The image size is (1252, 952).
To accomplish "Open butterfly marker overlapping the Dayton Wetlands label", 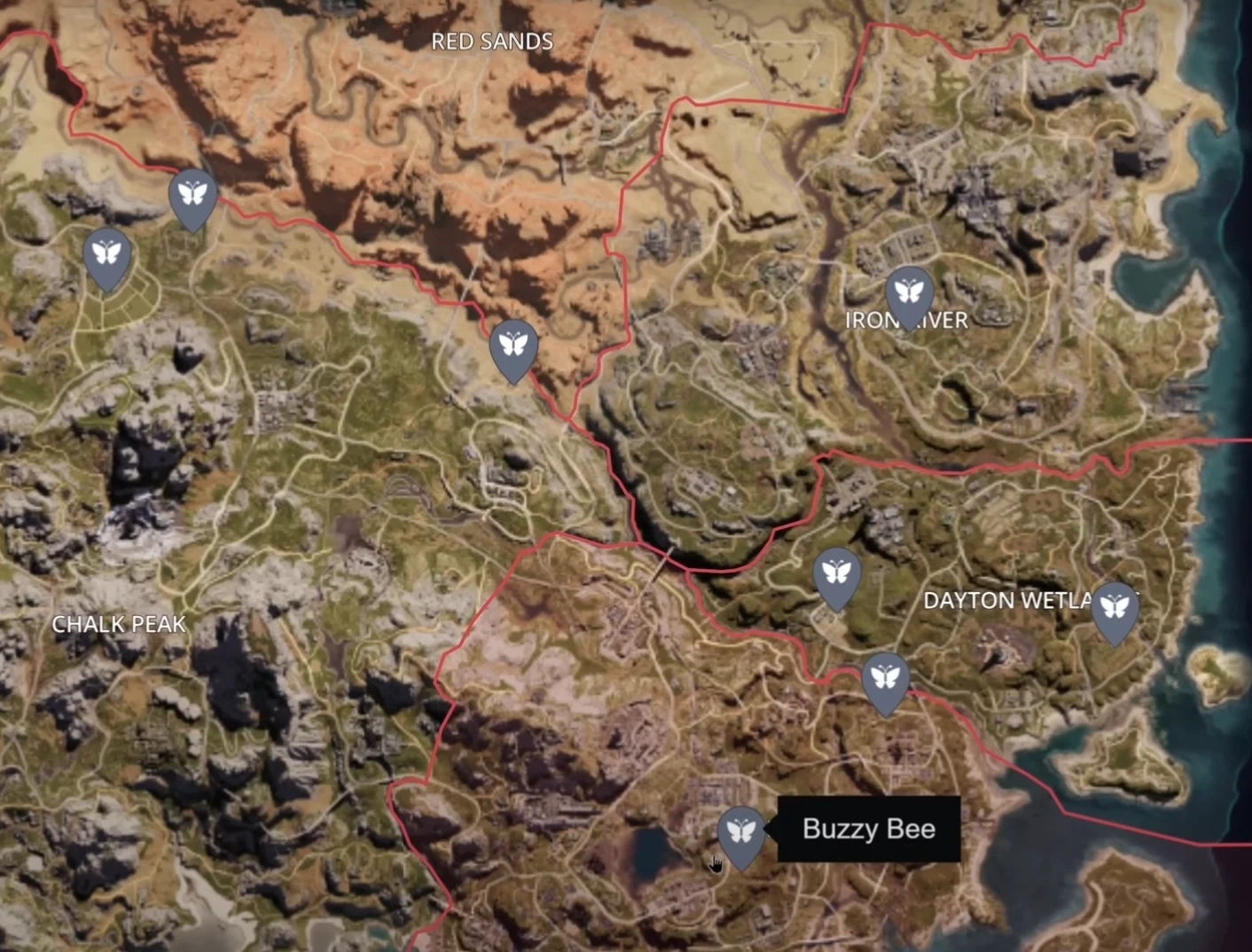I will 1115,608.
